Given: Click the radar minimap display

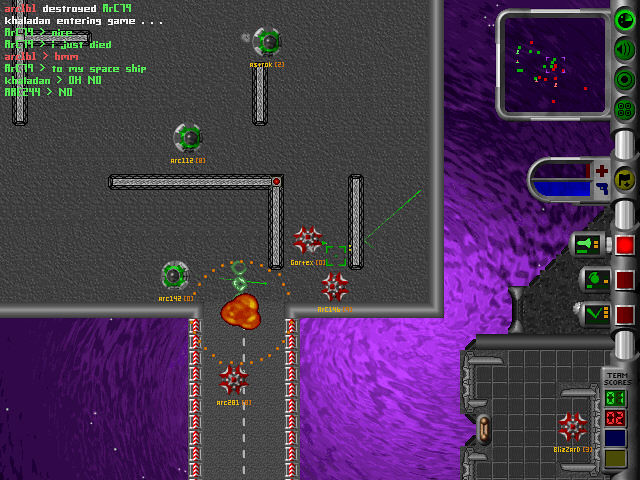Looking at the screenshot, I should point(552,64).
